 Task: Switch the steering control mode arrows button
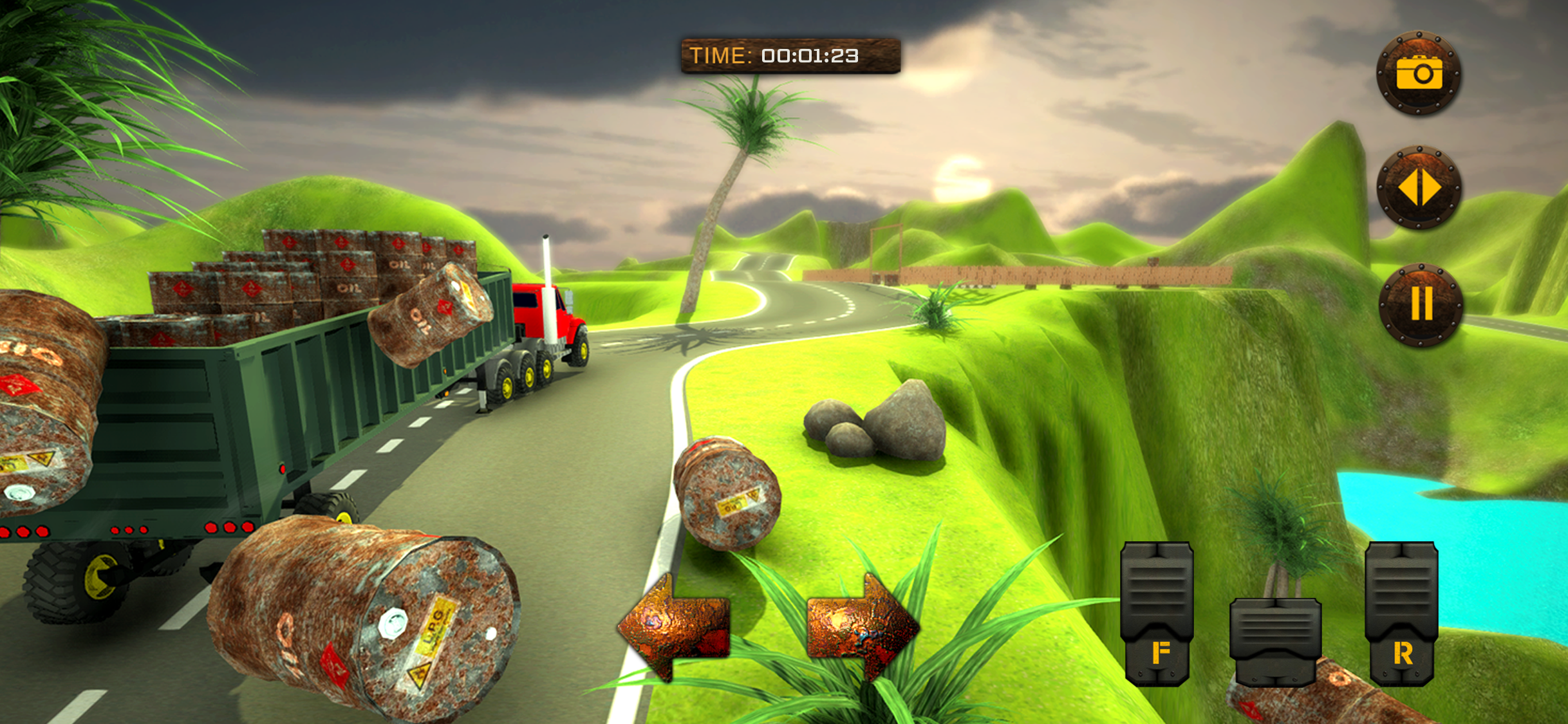coord(1419,188)
